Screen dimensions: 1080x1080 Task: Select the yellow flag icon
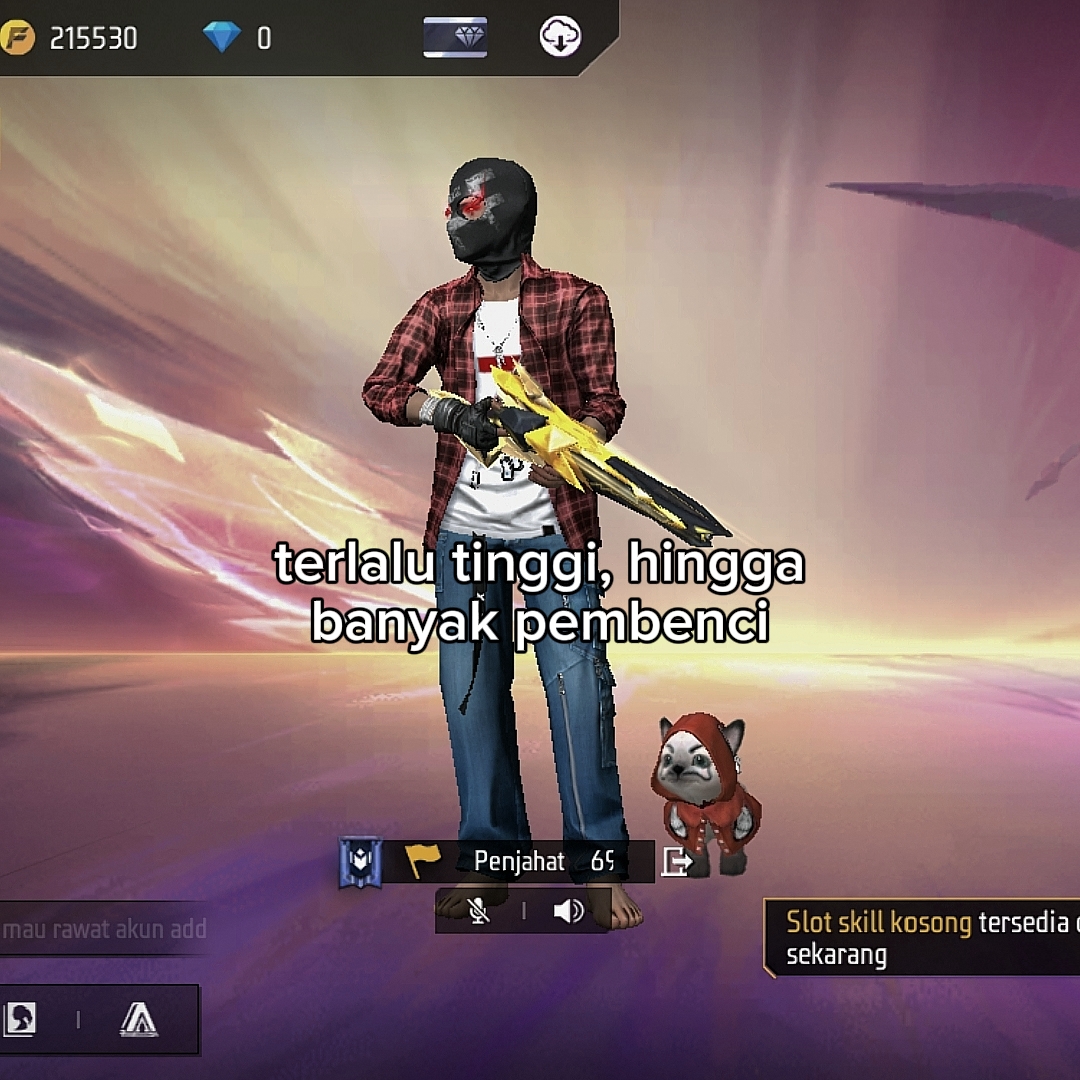[422, 861]
